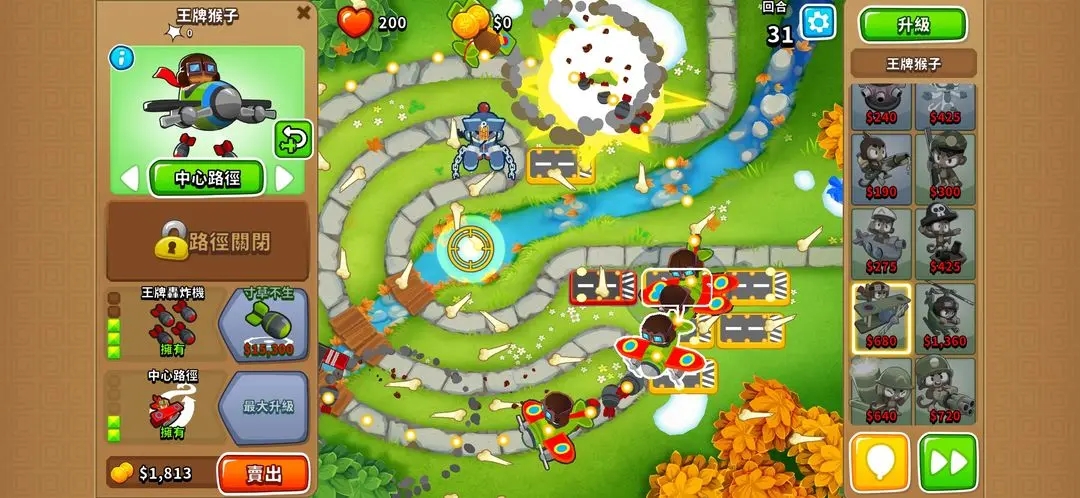Viewport: 1080px width, 498px height.
Task: Open the Monkey Ace info button
Action: pos(121,58)
